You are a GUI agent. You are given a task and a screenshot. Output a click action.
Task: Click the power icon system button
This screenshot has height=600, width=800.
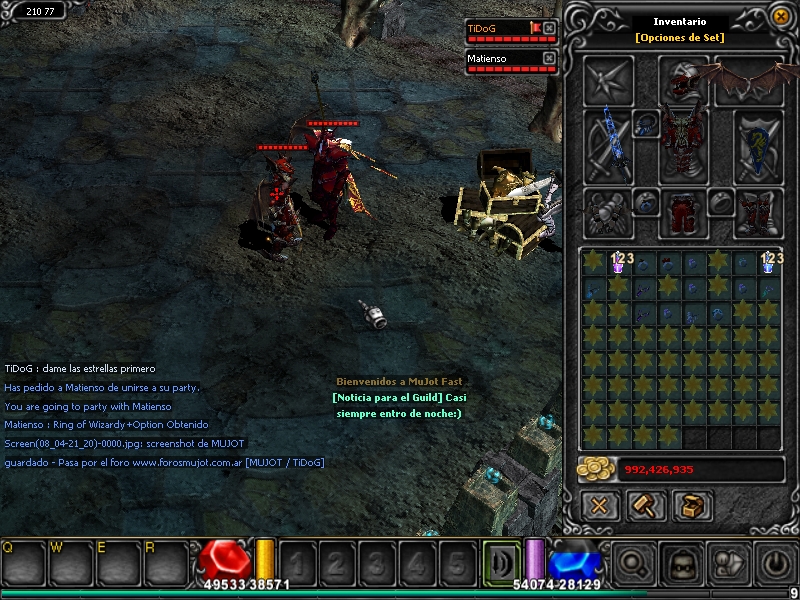[777, 563]
